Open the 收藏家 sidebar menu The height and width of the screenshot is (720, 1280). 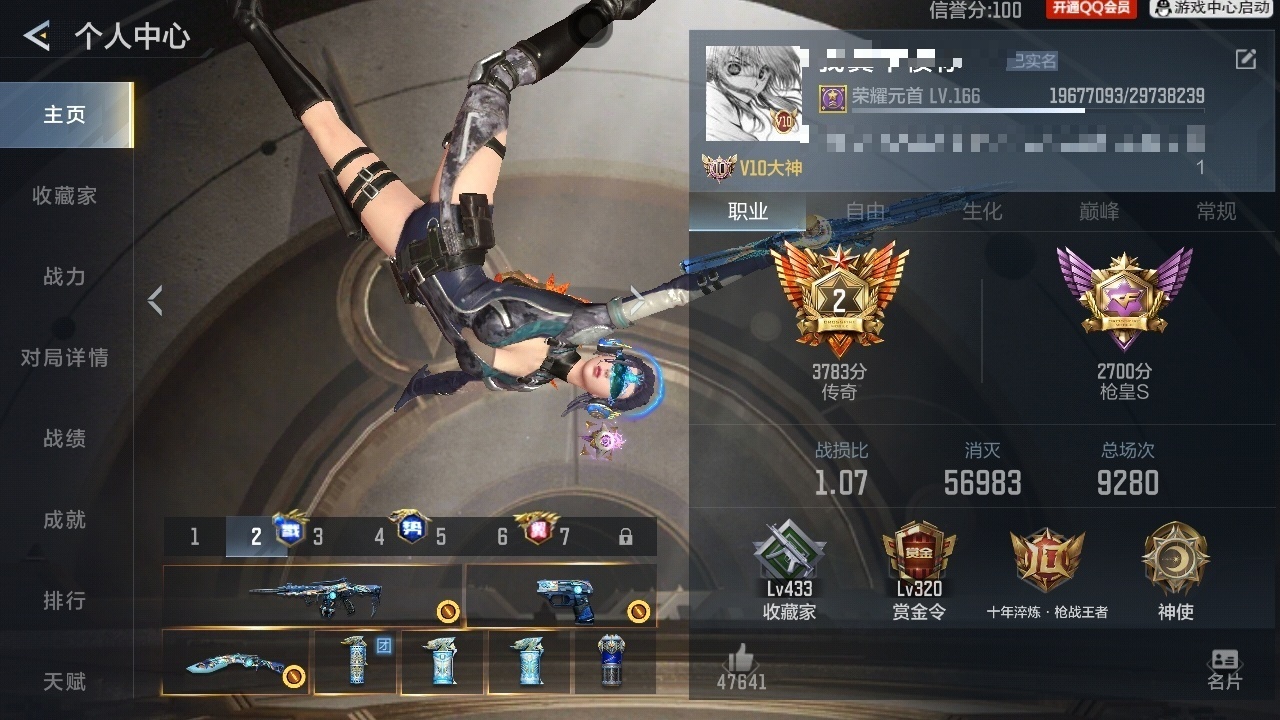[65, 196]
